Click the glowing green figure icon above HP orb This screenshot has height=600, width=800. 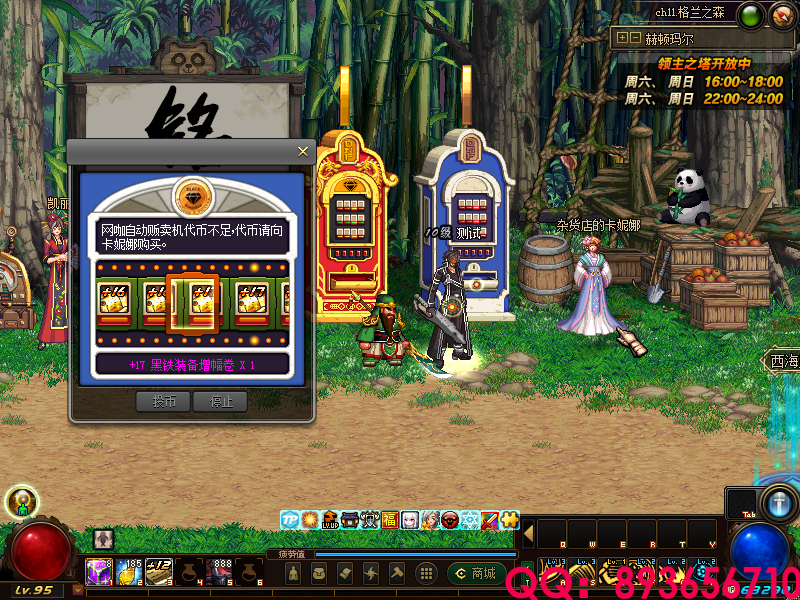pyautogui.click(x=22, y=502)
